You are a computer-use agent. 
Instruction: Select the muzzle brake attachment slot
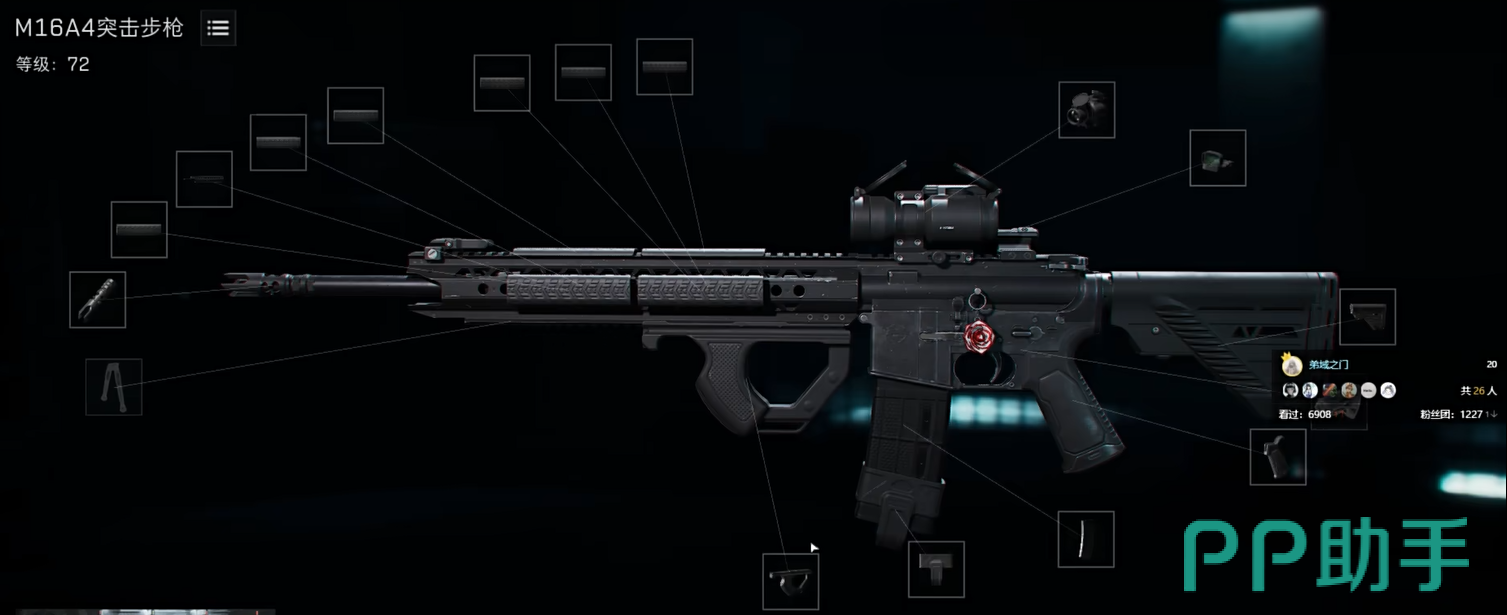tap(97, 299)
